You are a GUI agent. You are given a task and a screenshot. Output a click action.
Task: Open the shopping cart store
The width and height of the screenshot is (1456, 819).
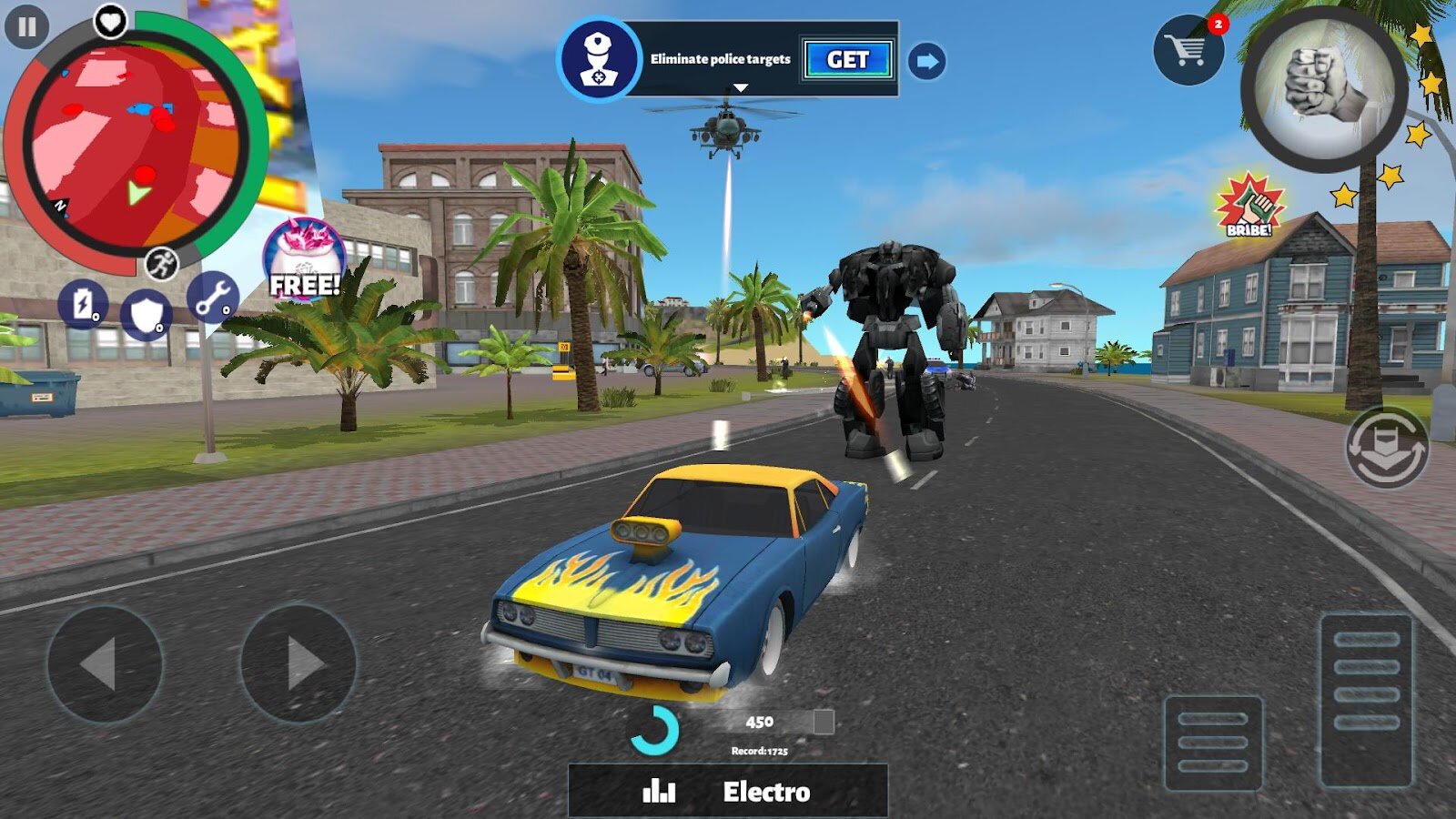pyautogui.click(x=1188, y=49)
